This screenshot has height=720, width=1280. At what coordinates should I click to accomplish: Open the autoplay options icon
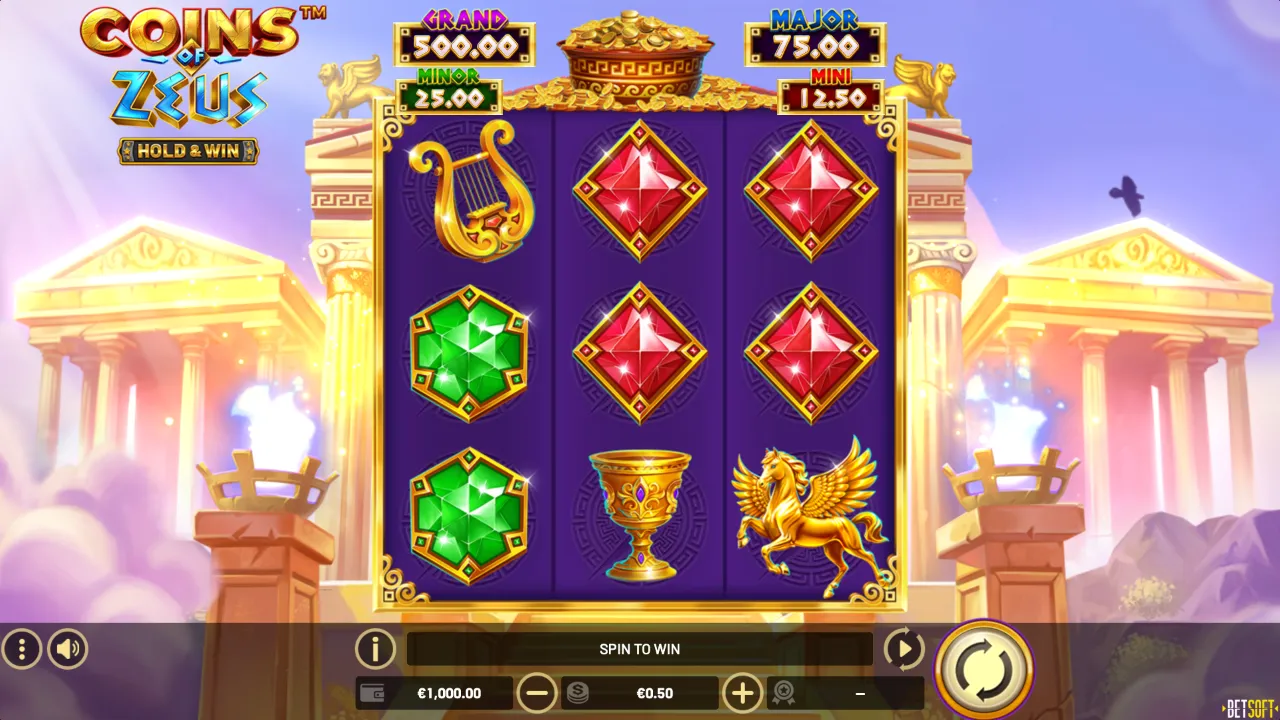coord(903,649)
